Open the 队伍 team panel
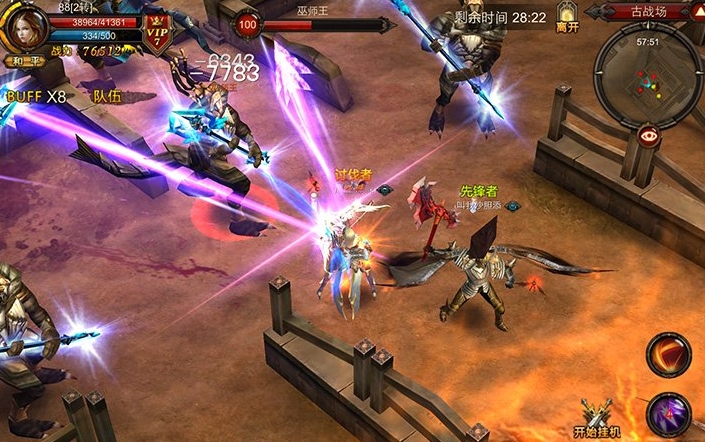This screenshot has height=442, width=705. pyautogui.click(x=106, y=97)
